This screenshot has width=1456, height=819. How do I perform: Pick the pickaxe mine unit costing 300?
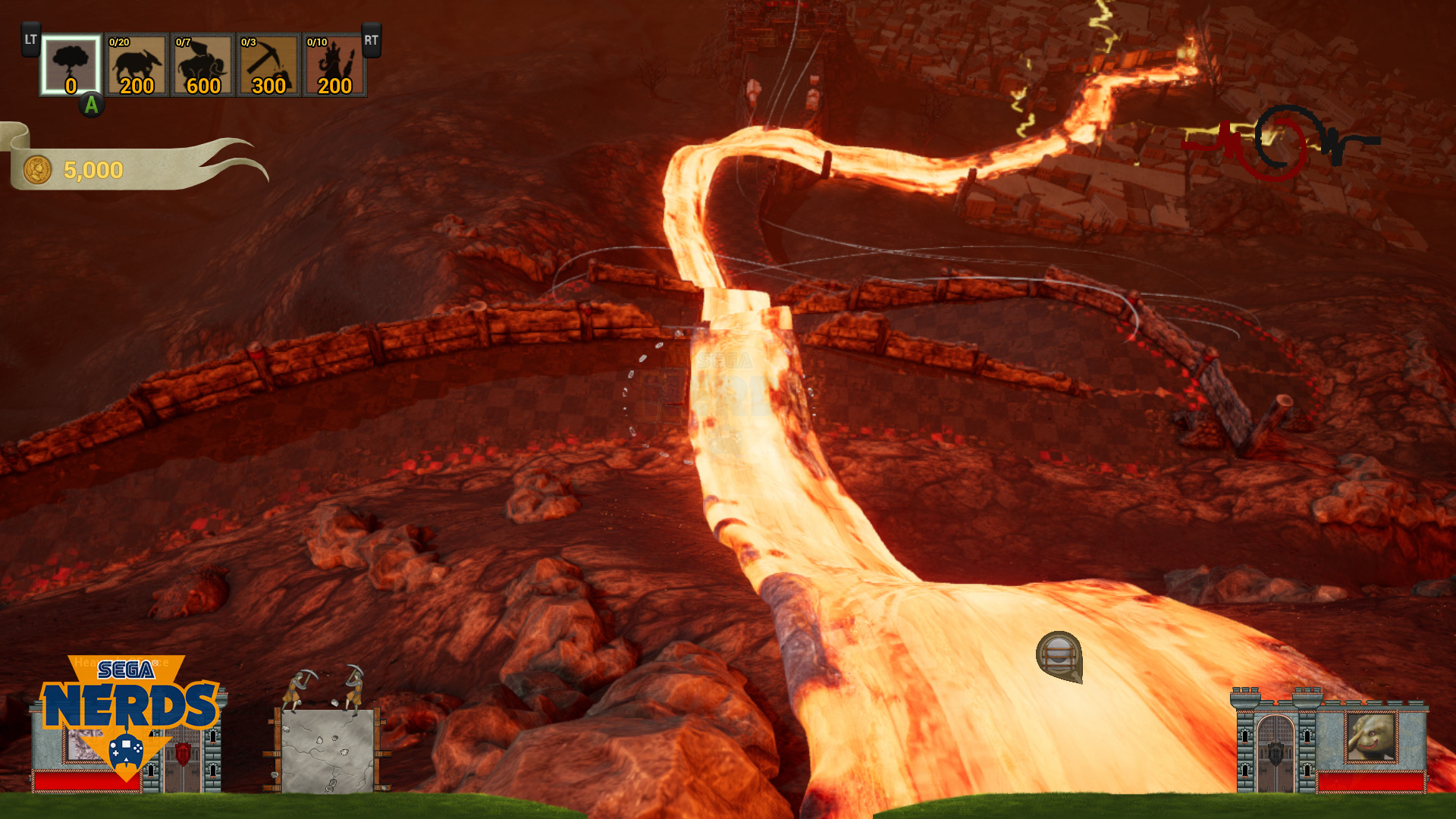click(268, 65)
